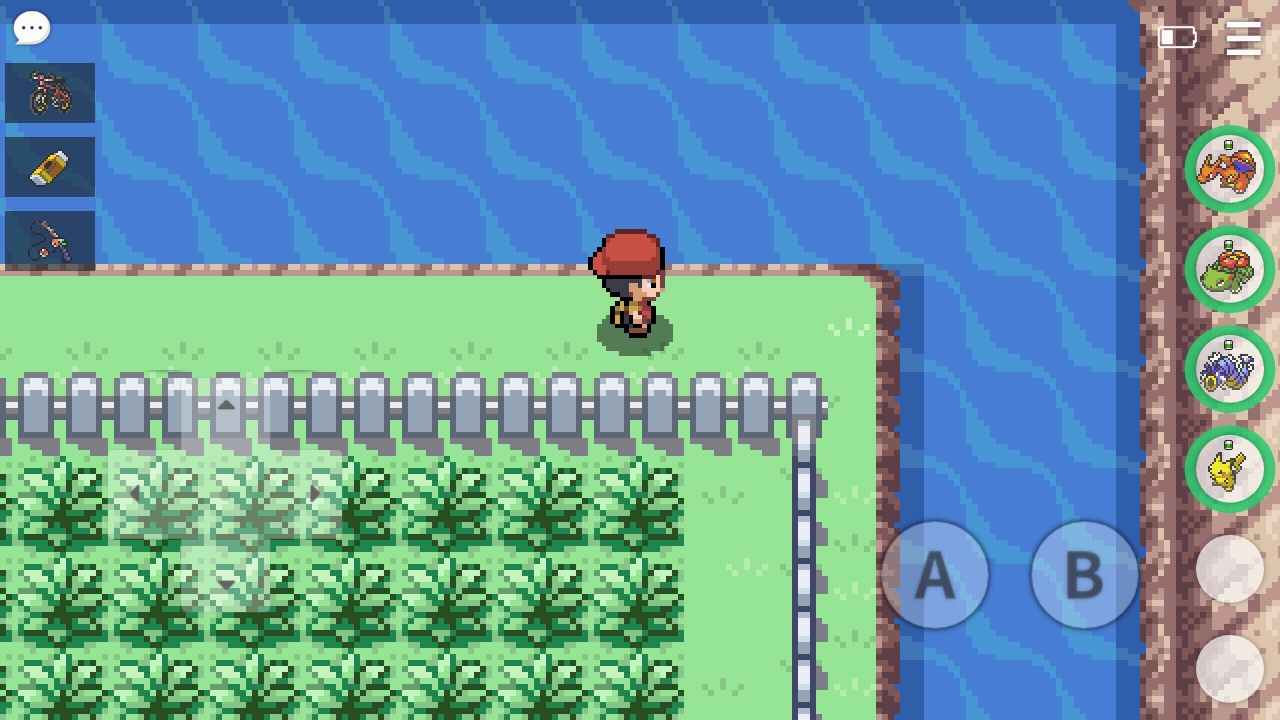Select the blue serpent Pokémon party icon
Image resolution: width=1280 pixels, height=720 pixels.
pos(1229,369)
